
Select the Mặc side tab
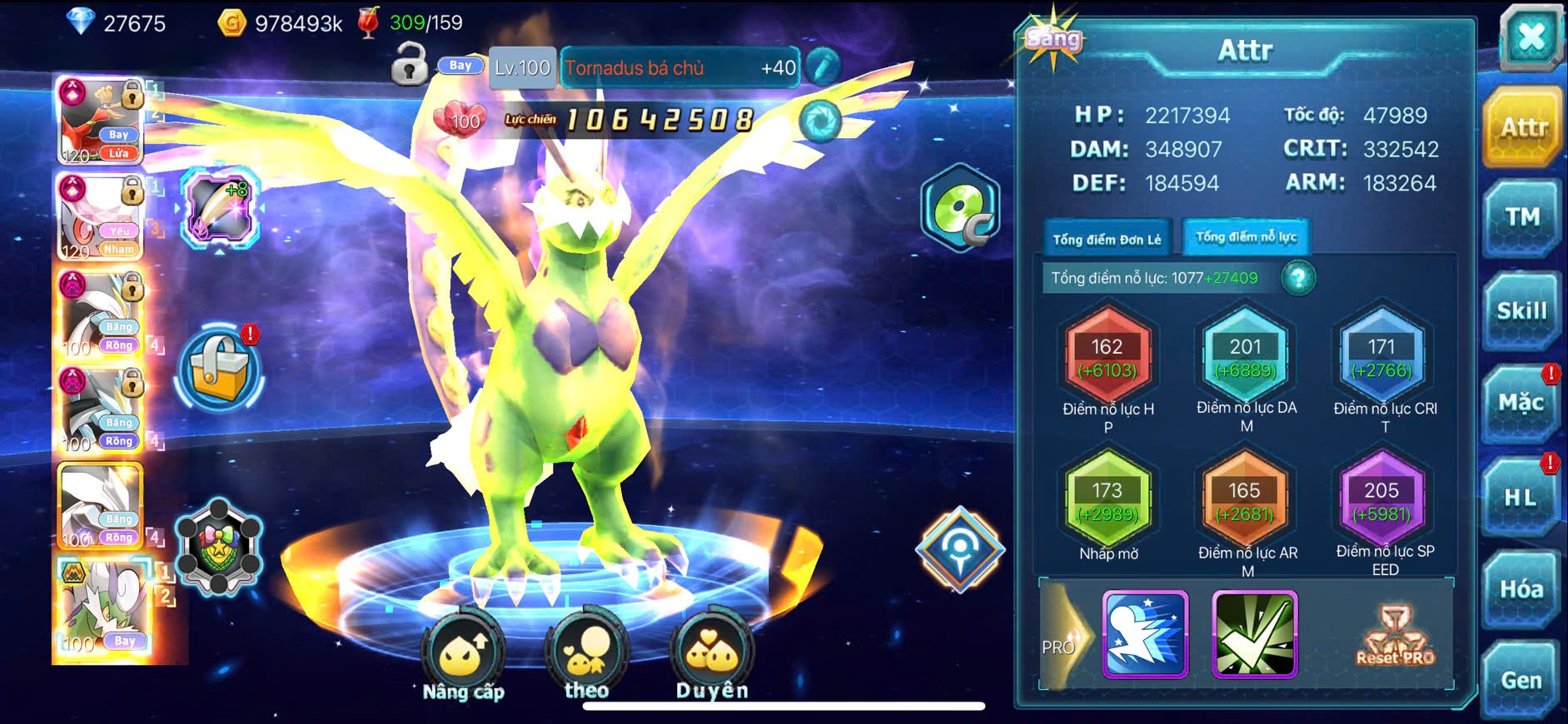1522,404
